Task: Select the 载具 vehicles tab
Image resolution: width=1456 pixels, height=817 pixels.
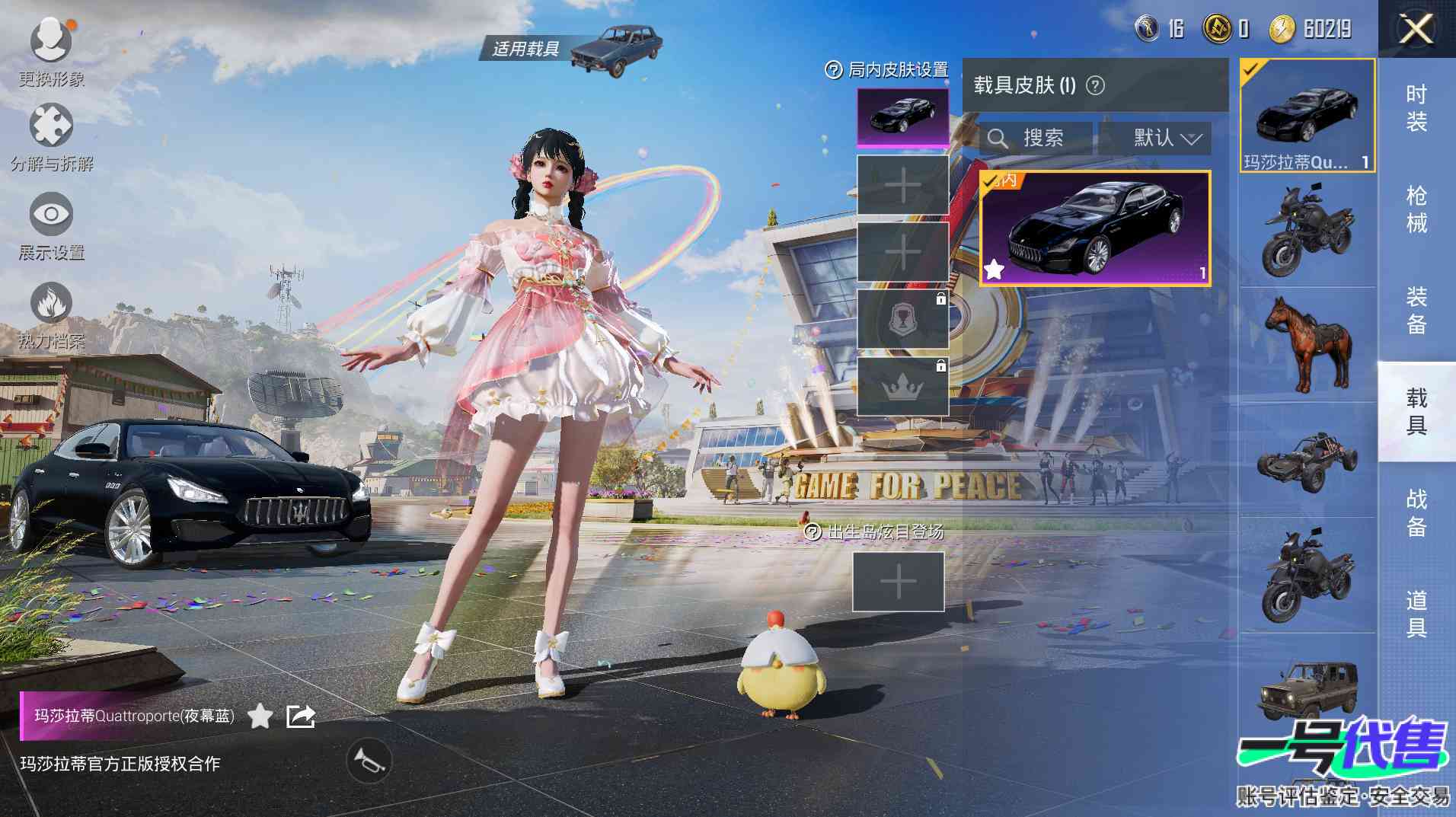Action: click(1416, 411)
